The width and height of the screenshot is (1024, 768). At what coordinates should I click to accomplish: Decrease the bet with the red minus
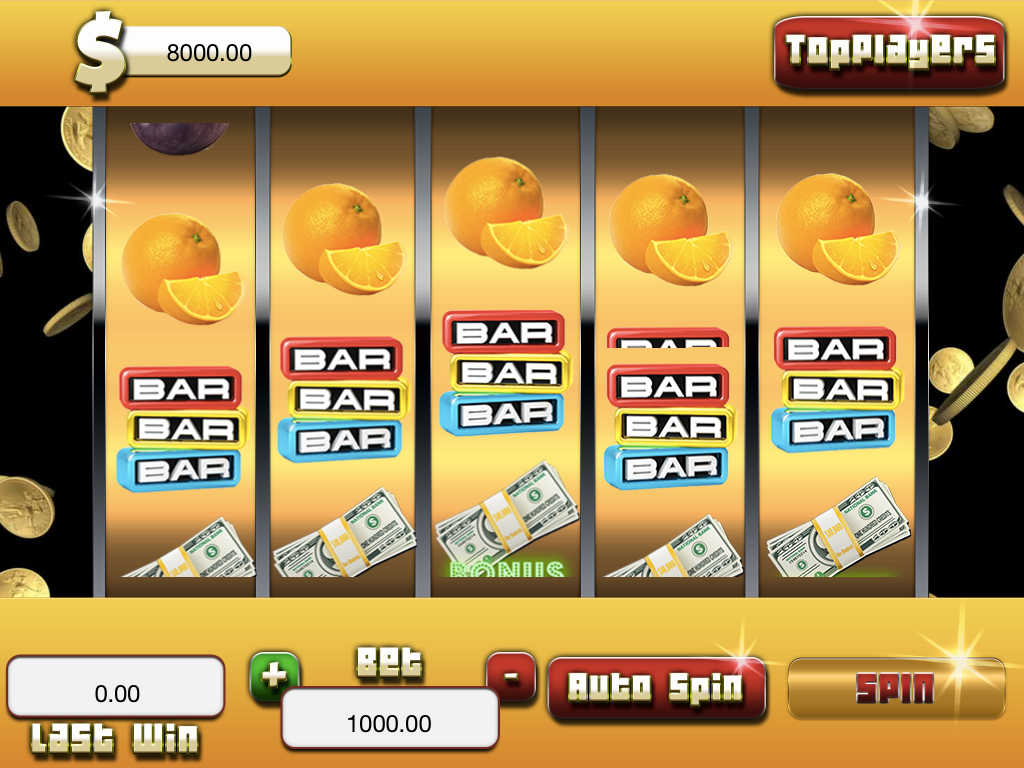pos(511,676)
